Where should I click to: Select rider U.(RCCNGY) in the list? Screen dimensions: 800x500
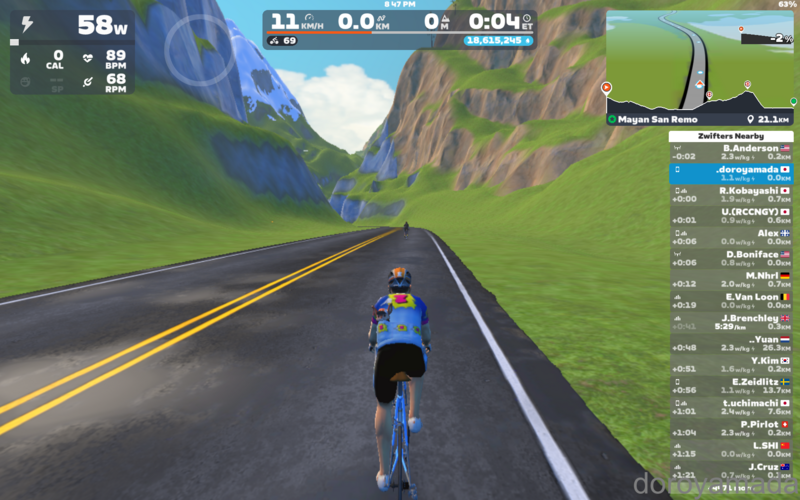pos(731,215)
